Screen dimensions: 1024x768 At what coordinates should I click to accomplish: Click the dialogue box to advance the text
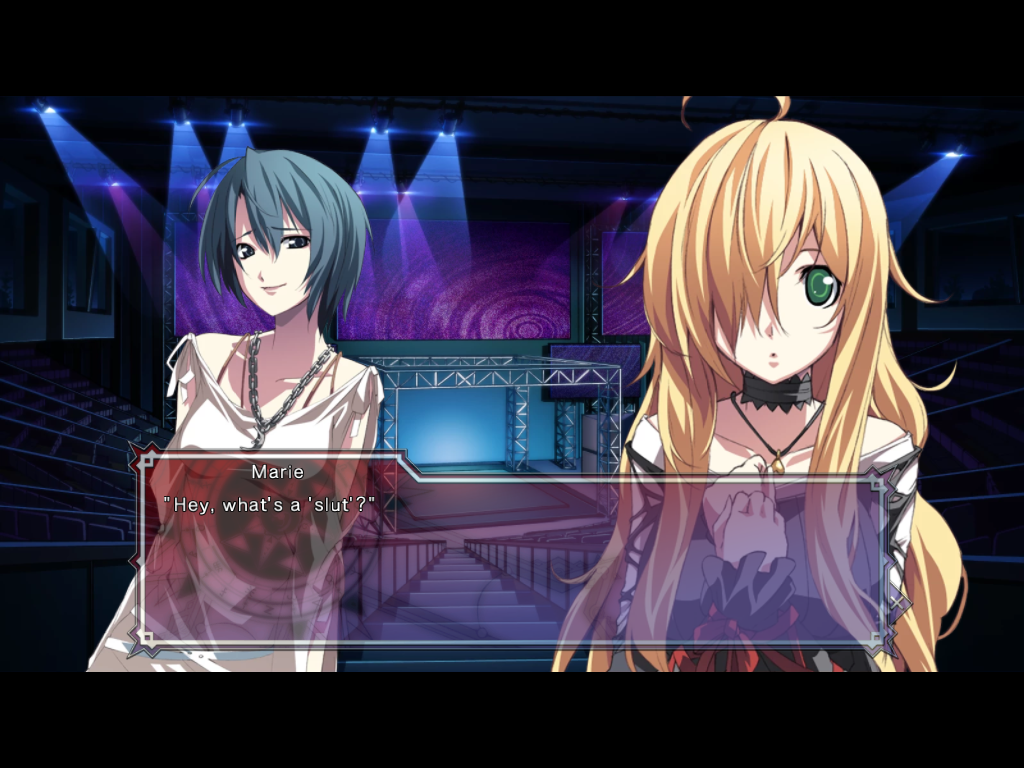tap(511, 560)
